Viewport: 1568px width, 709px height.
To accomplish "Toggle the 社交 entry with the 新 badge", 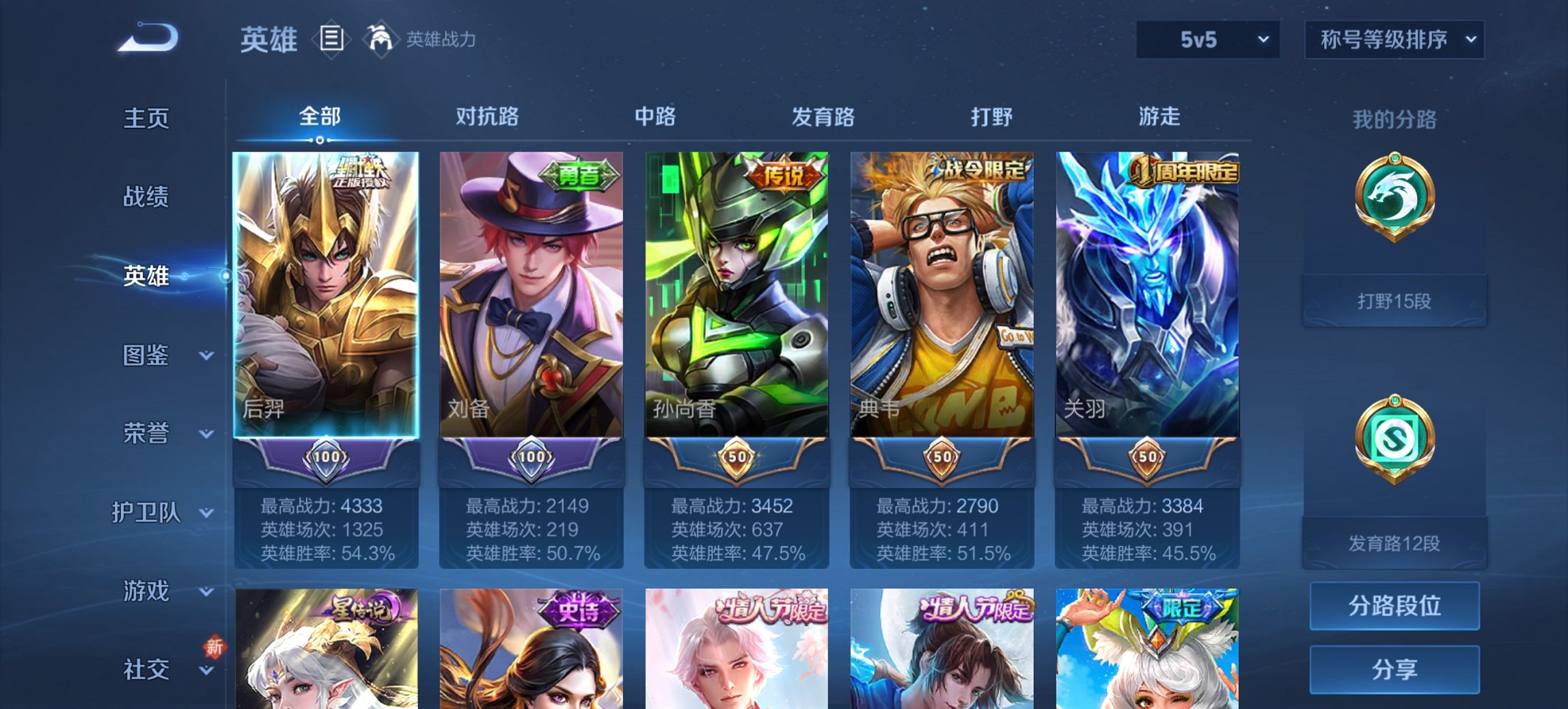I will (146, 669).
